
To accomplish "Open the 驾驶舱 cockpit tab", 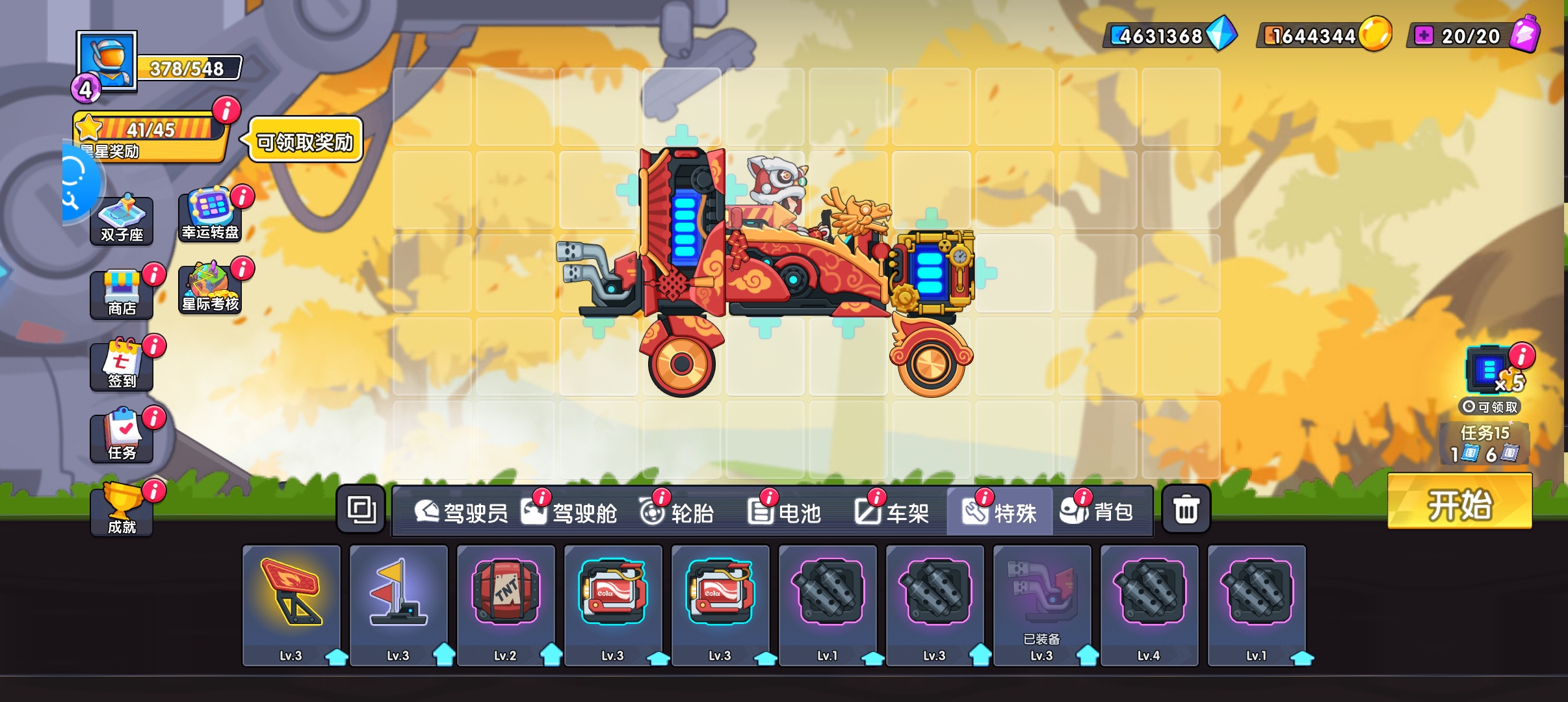I will coord(570,512).
